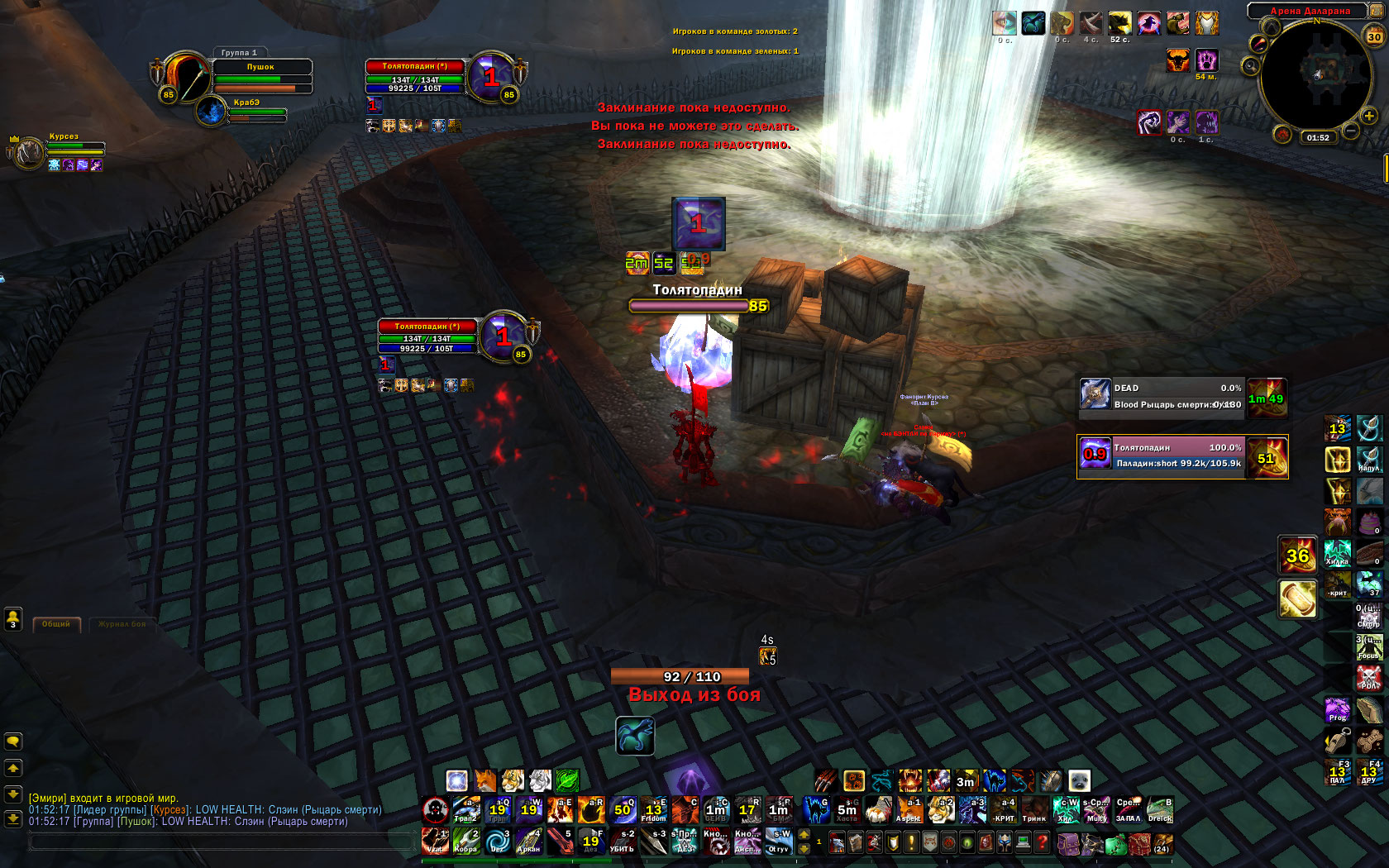The width and height of the screenshot is (1389, 868).
Task: Cast the Хил heal ability
Action: (x=1066, y=810)
